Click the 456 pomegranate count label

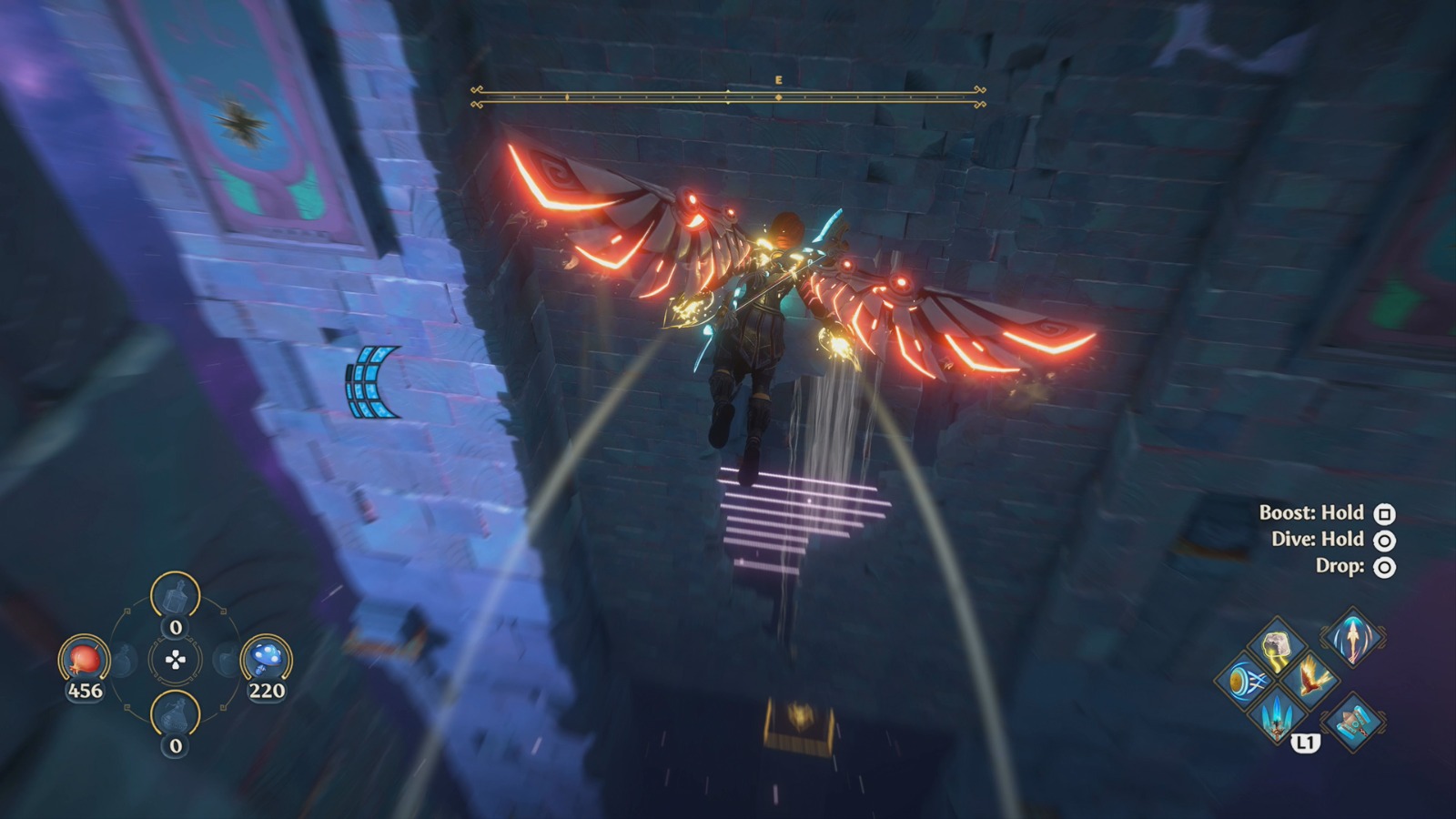tap(86, 690)
